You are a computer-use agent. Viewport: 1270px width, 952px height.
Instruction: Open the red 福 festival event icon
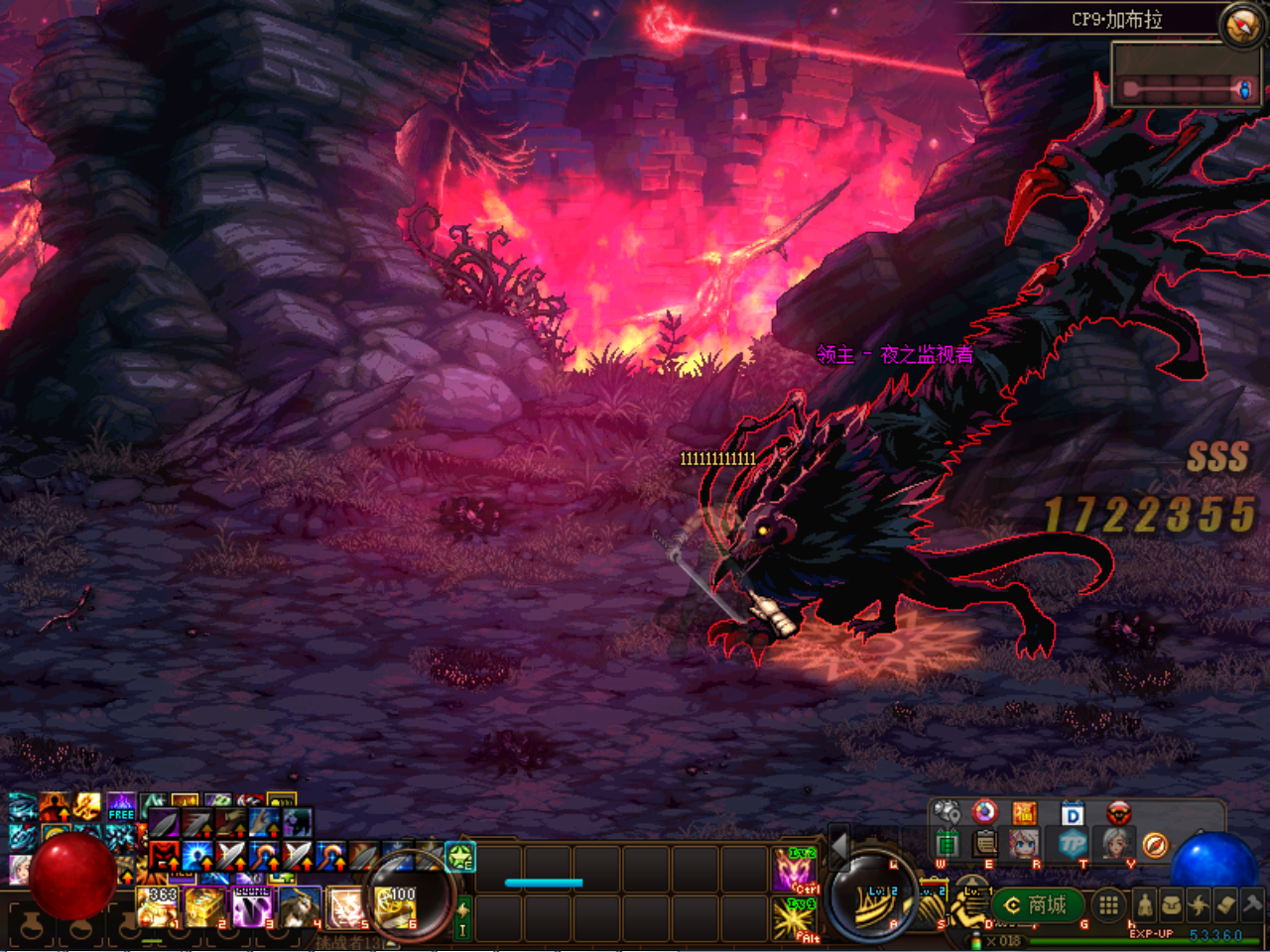(1025, 813)
